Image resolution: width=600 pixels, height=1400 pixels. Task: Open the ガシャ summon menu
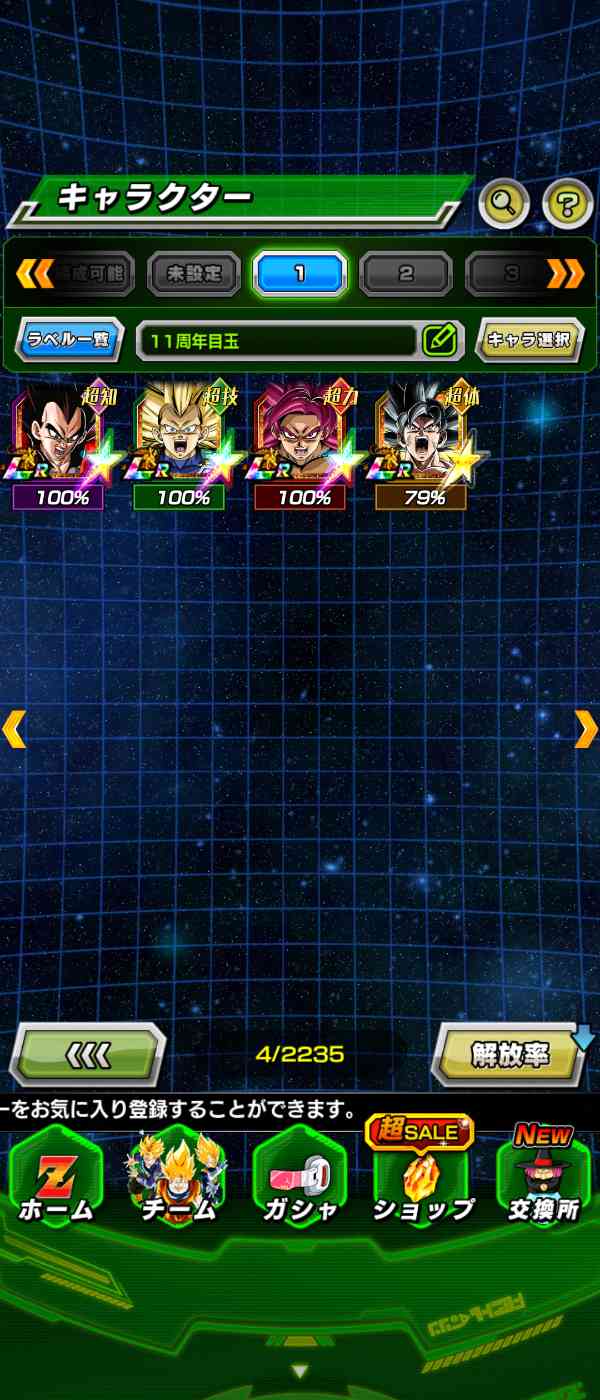coord(300,1180)
